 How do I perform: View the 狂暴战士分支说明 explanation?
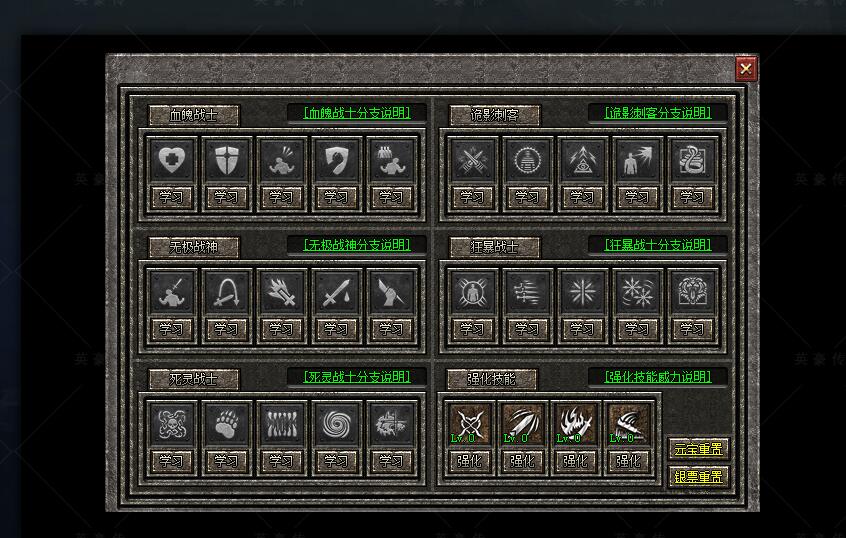658,245
